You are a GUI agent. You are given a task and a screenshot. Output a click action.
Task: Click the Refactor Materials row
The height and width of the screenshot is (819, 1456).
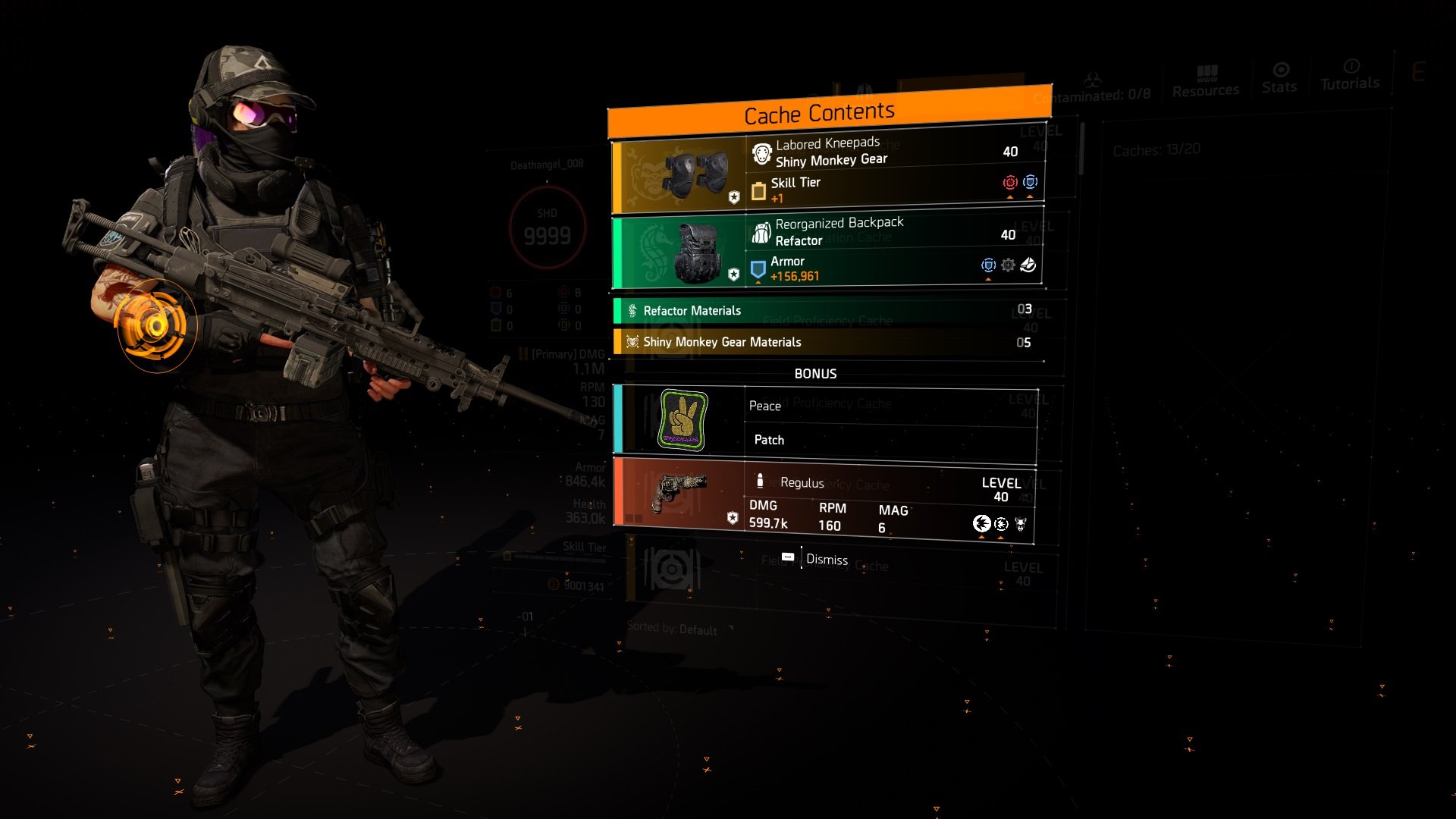pyautogui.click(x=828, y=311)
